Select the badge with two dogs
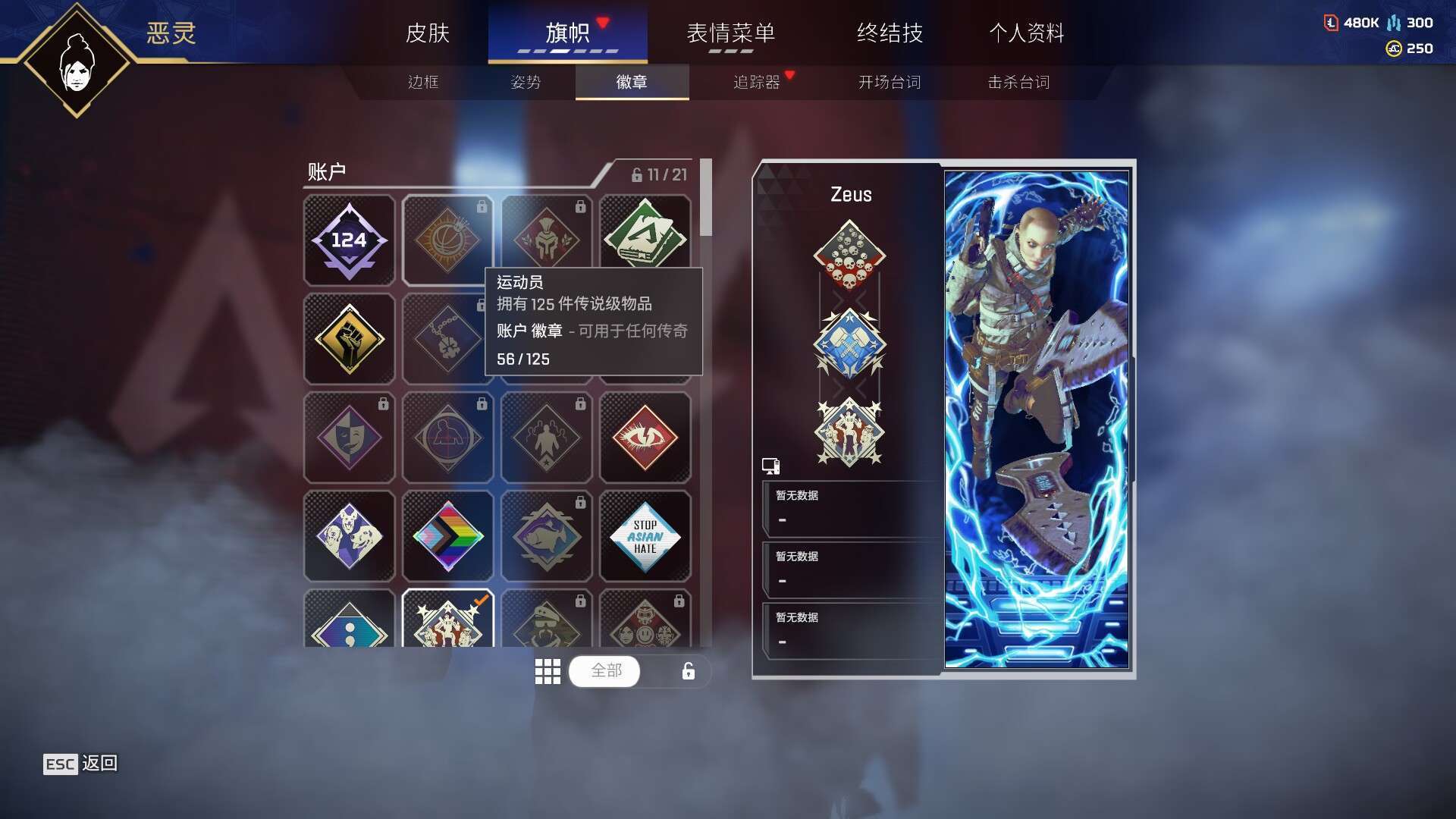Viewport: 1456px width, 819px height. tap(349, 536)
